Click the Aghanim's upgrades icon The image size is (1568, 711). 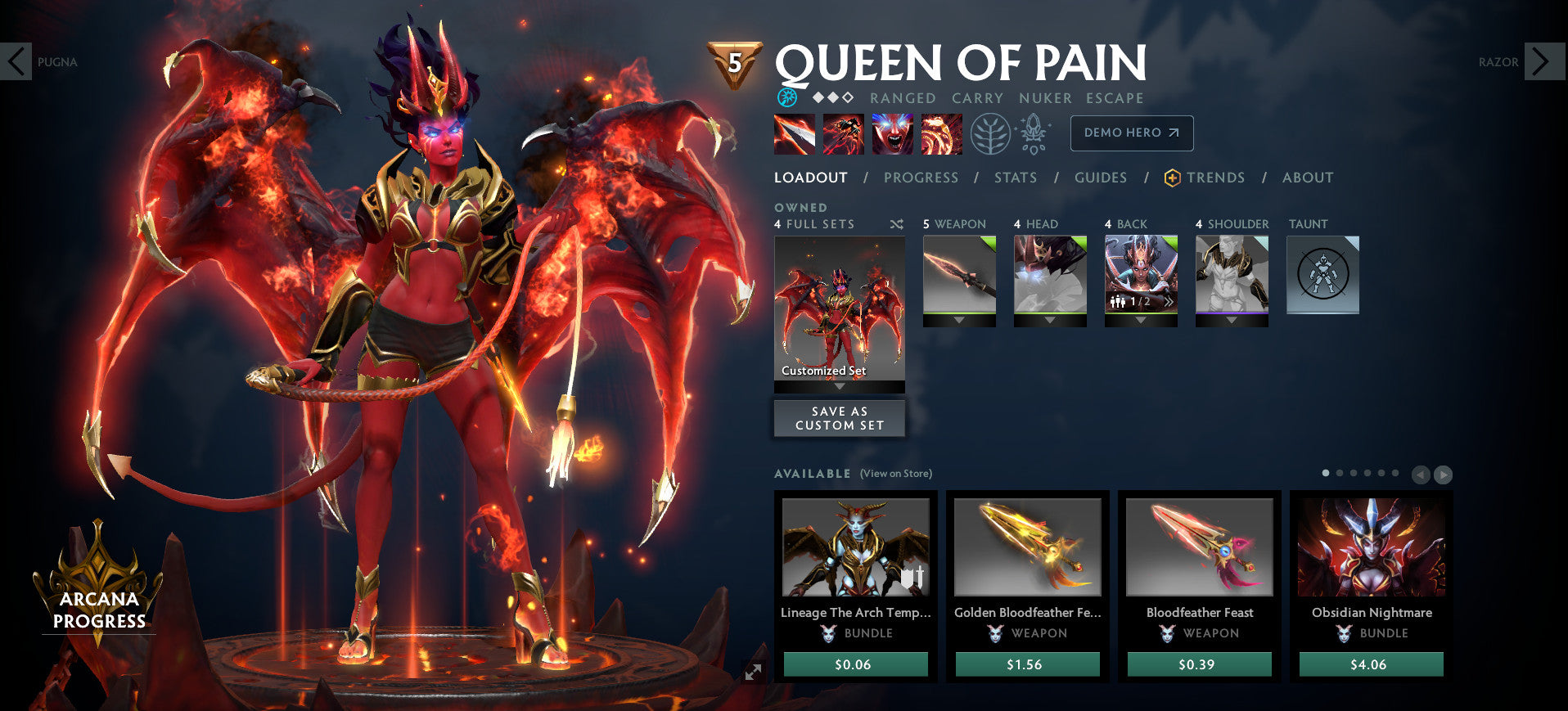click(x=1034, y=133)
